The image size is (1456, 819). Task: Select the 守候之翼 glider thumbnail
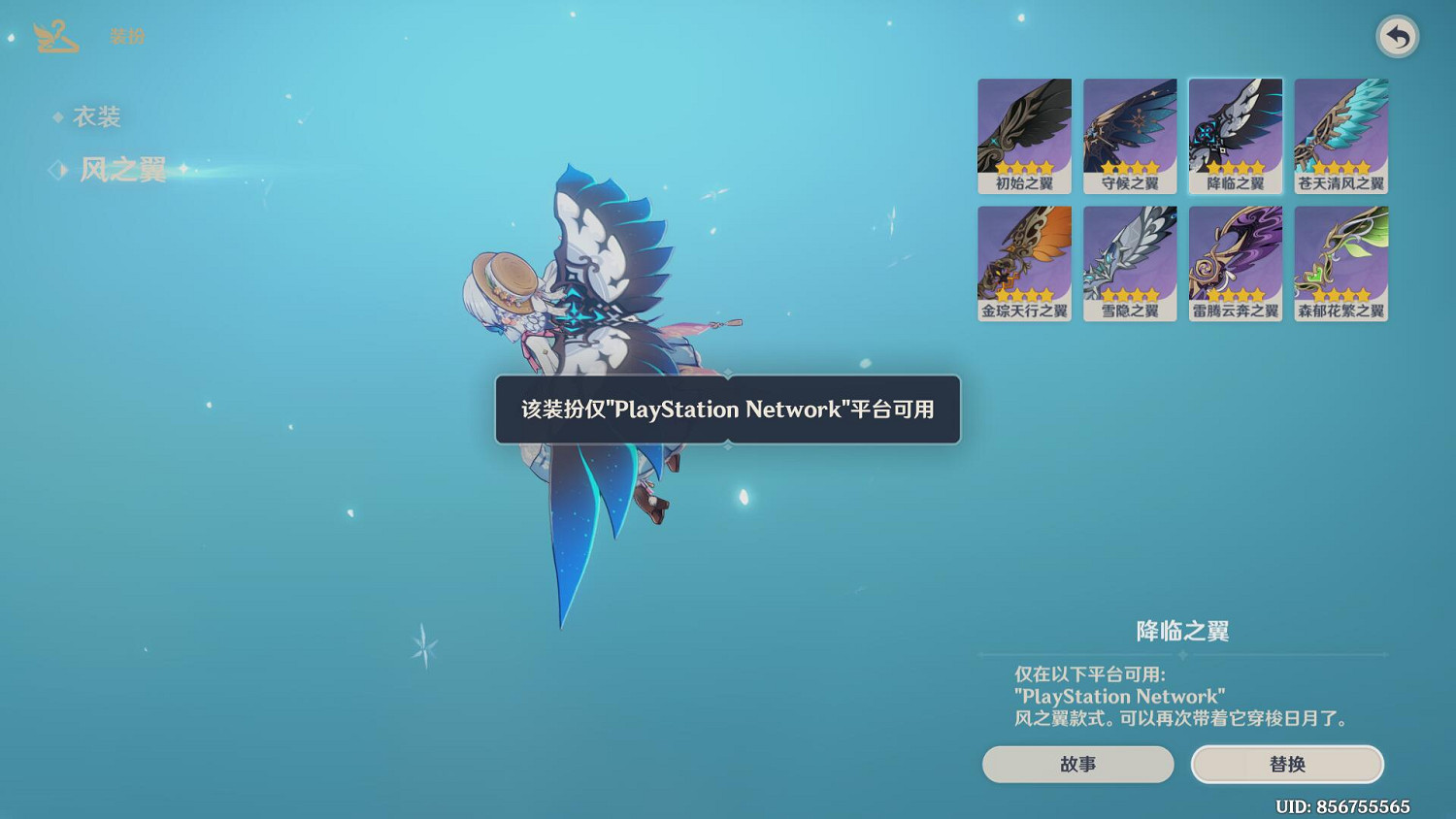1130,136
